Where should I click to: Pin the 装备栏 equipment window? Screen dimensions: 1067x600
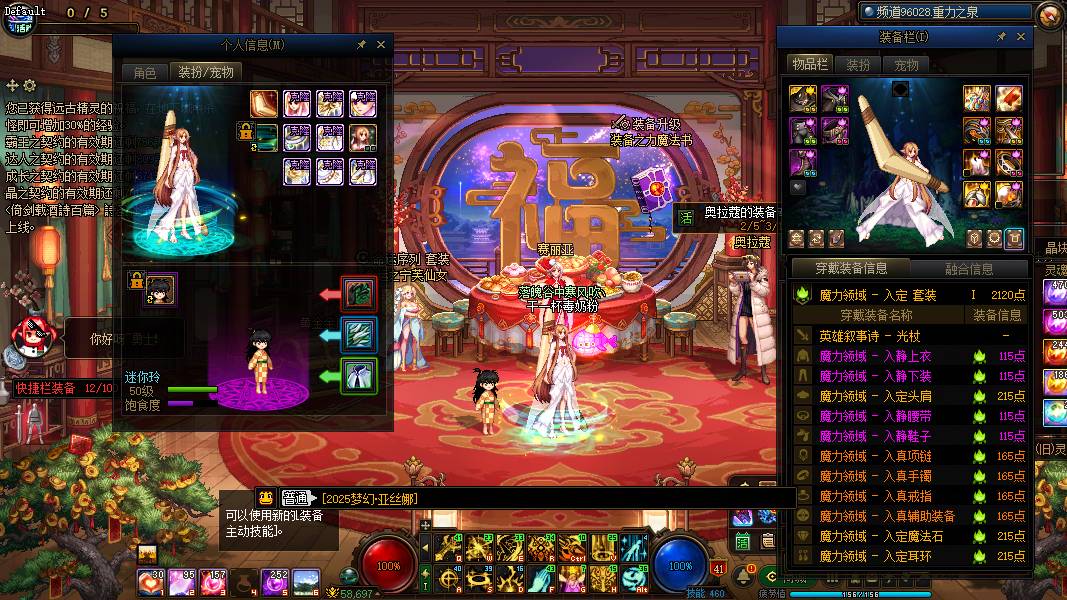1001,37
